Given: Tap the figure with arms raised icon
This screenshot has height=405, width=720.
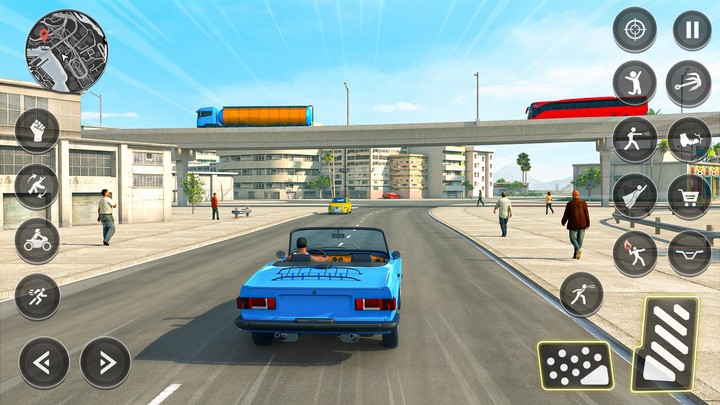Looking at the screenshot, I should (x=634, y=83).
